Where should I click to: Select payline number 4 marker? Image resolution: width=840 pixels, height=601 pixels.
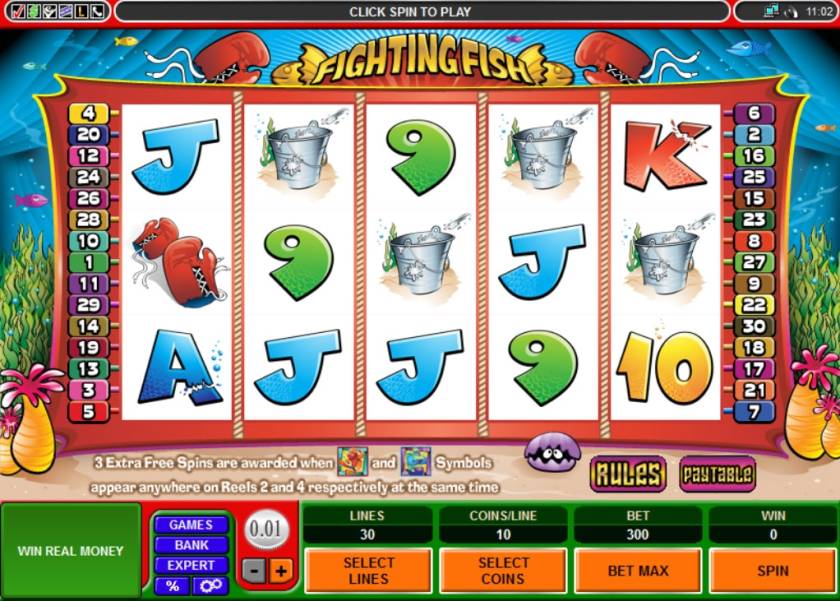(88, 113)
